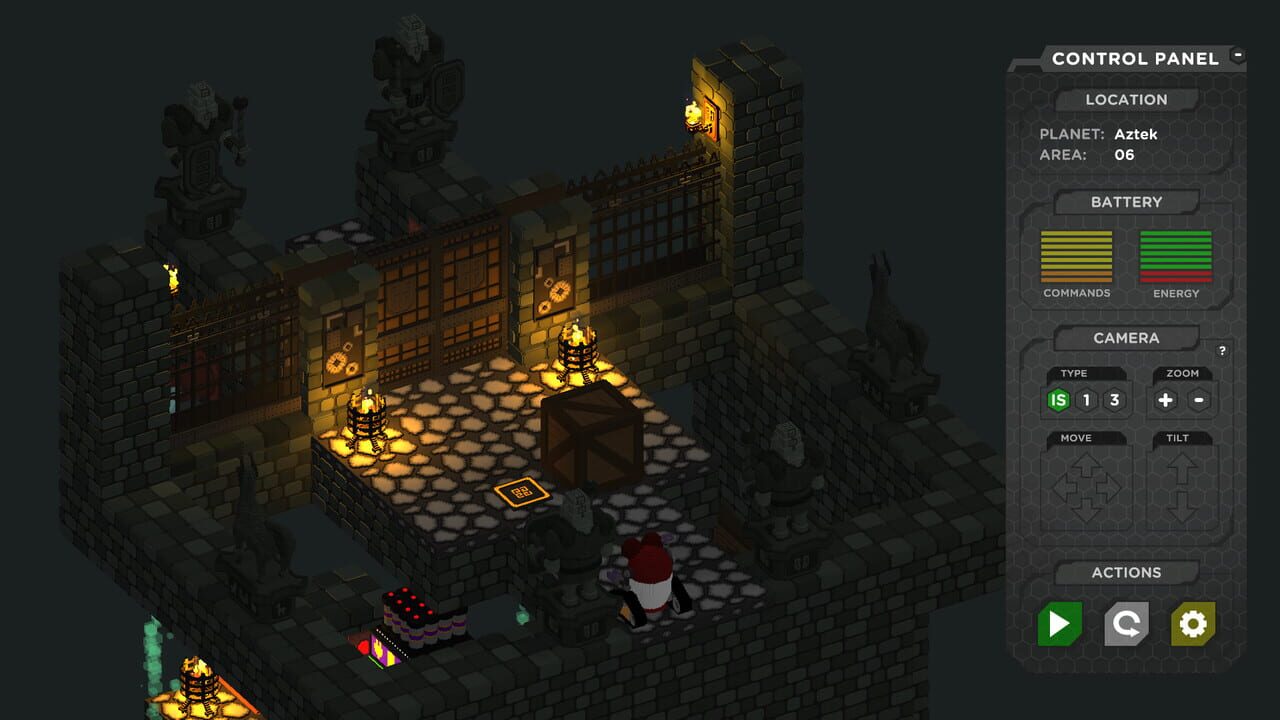The height and width of the screenshot is (720, 1280).
Task: Click the Zoom out minus icon
Action: [x=1198, y=399]
